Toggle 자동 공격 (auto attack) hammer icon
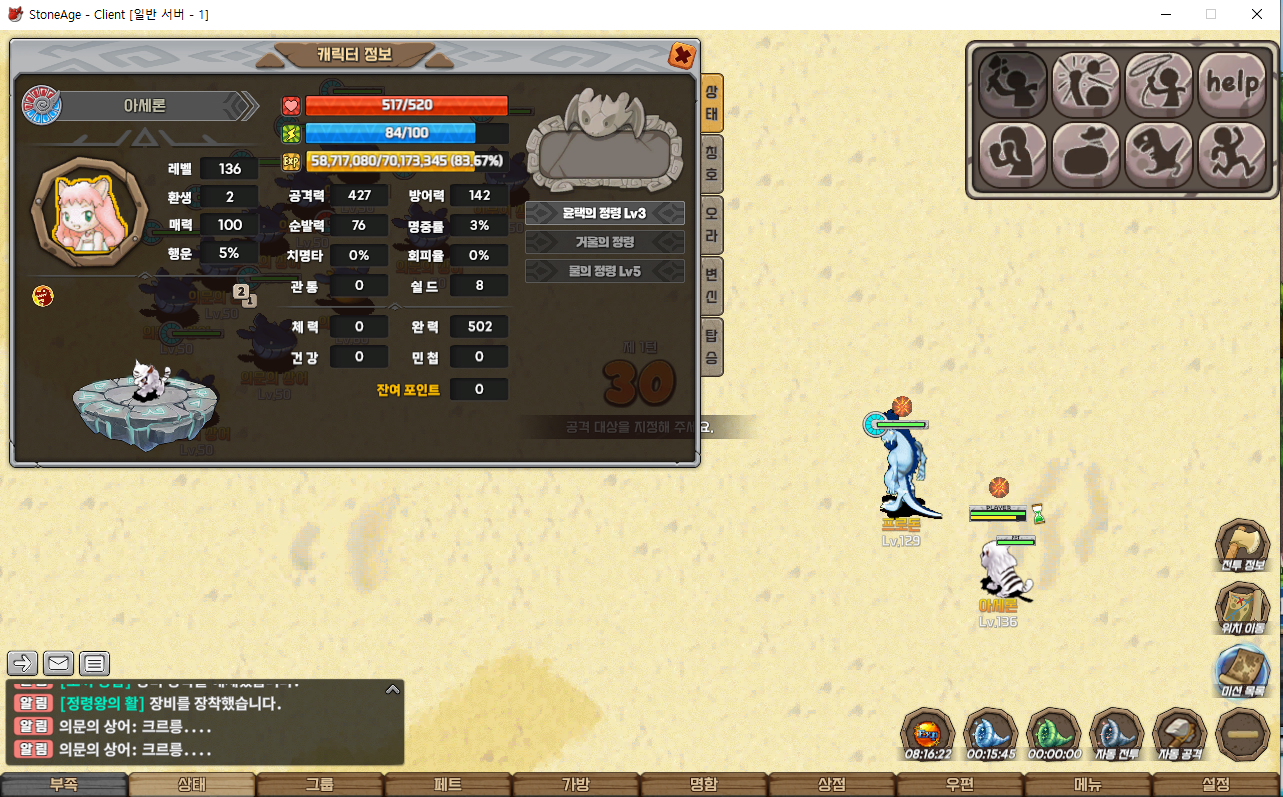Screen dimensions: 1283x797 [x=1180, y=735]
